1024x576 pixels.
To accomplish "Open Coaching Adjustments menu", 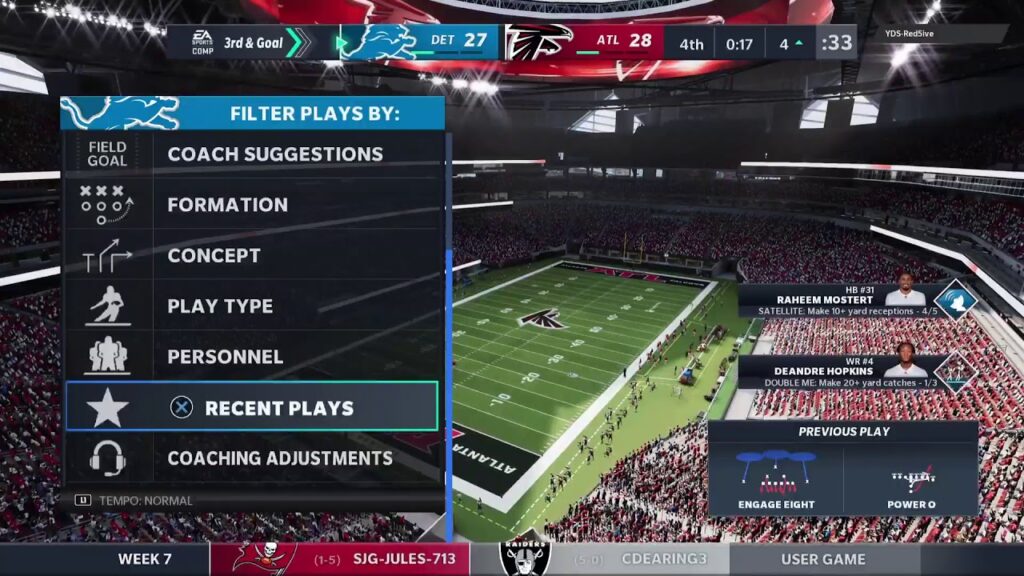I will pyautogui.click(x=252, y=458).
